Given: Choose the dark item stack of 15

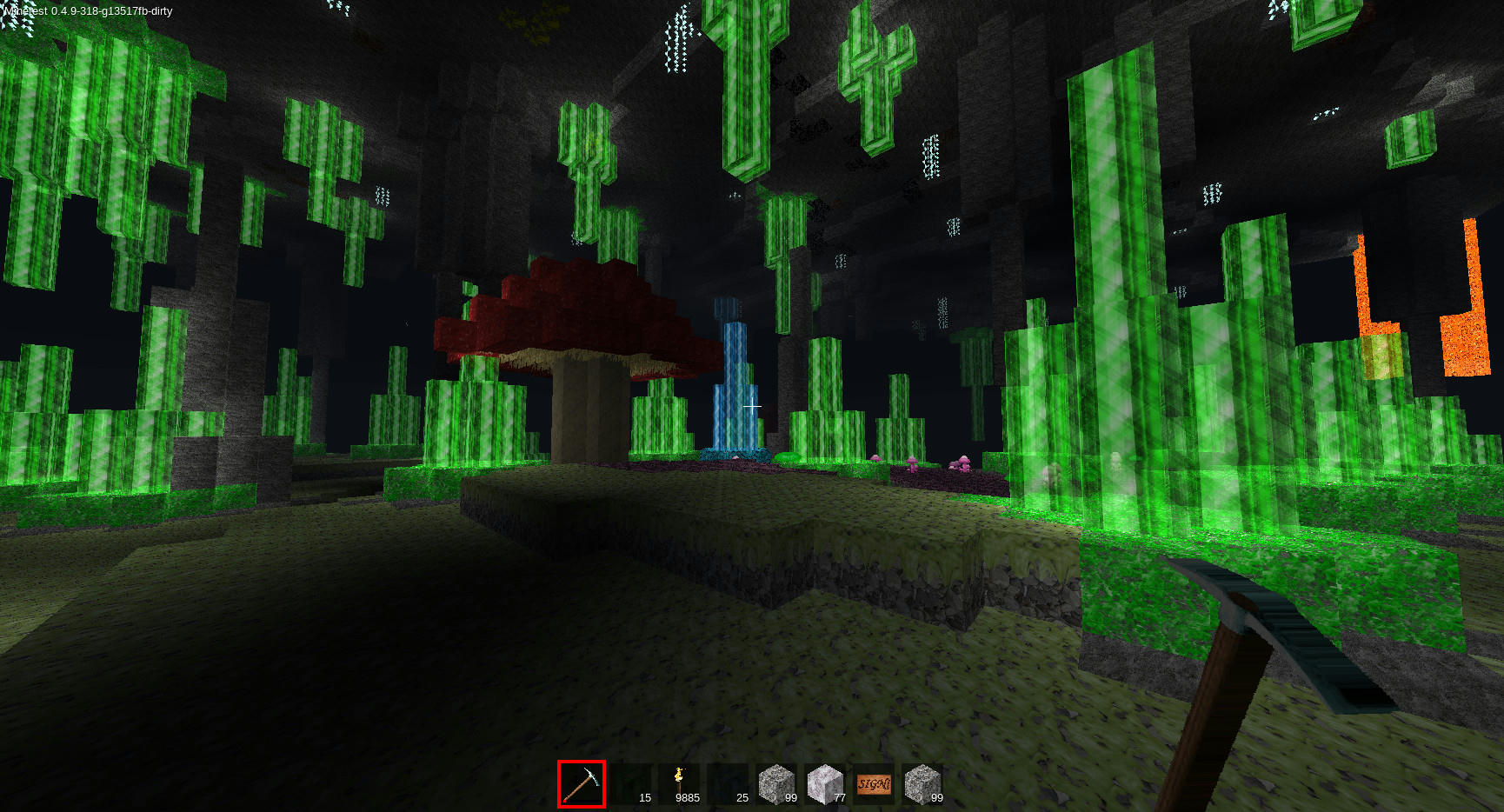Looking at the screenshot, I should (630, 784).
